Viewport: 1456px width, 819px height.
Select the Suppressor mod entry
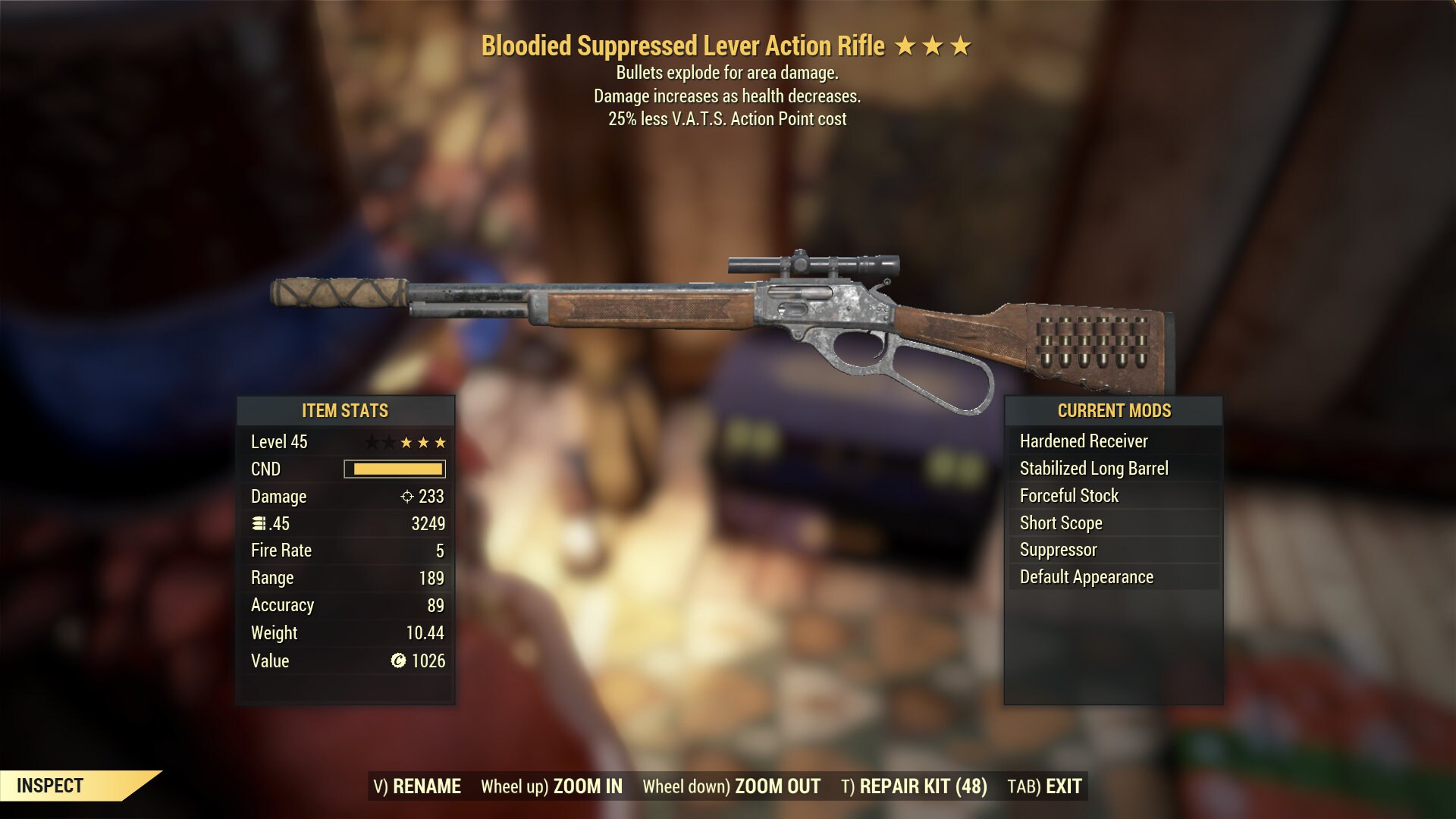pyautogui.click(x=1057, y=550)
